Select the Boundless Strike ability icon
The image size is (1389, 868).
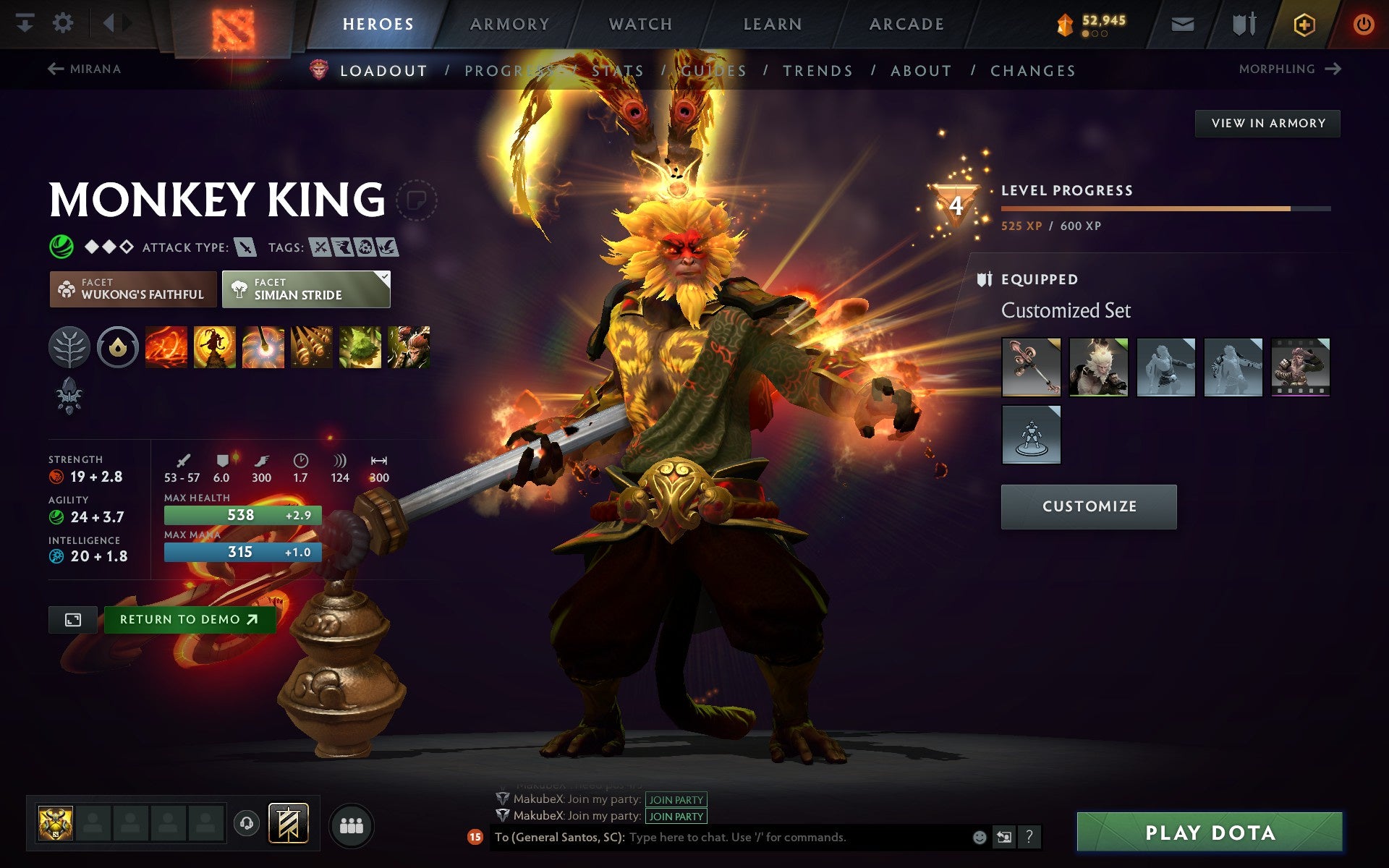(166, 346)
